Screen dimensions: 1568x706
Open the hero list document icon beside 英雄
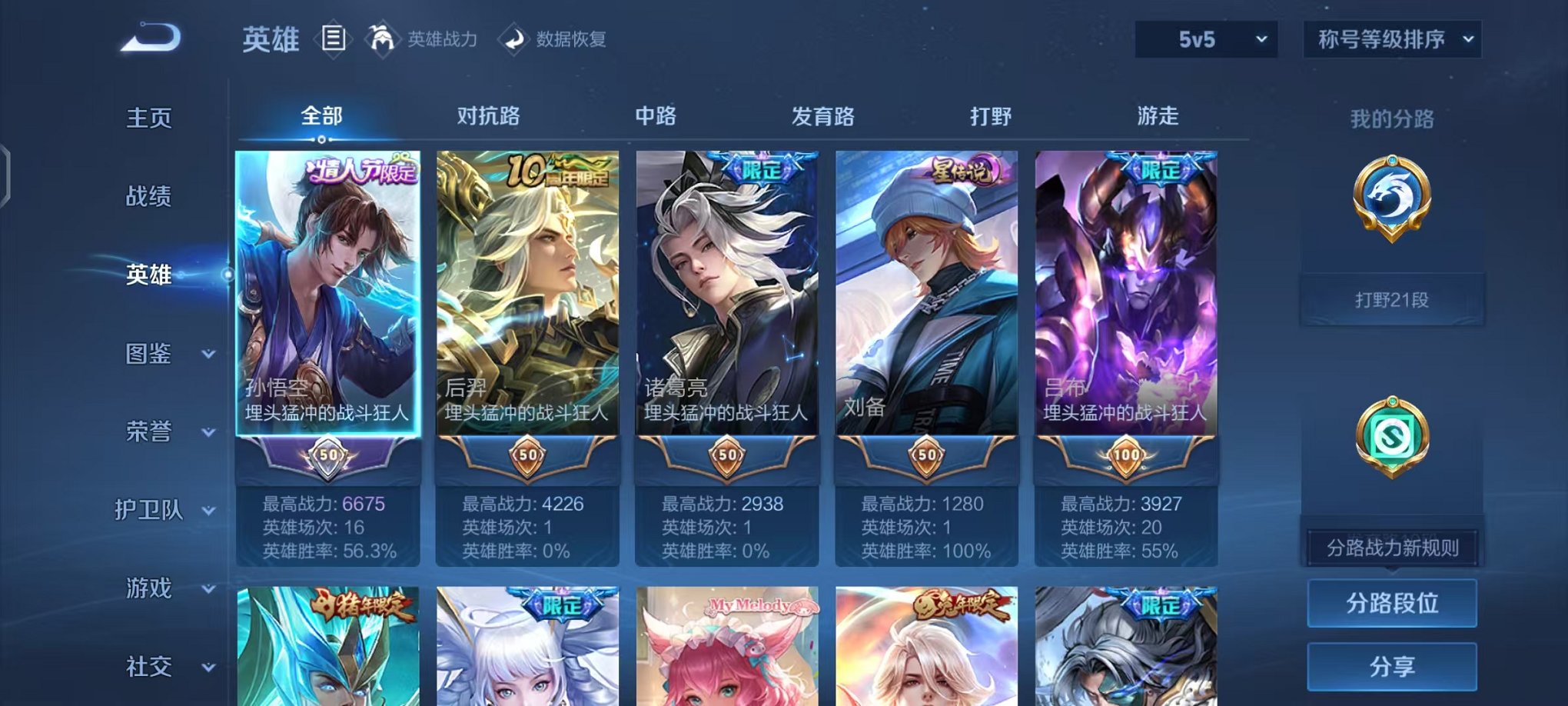[334, 39]
